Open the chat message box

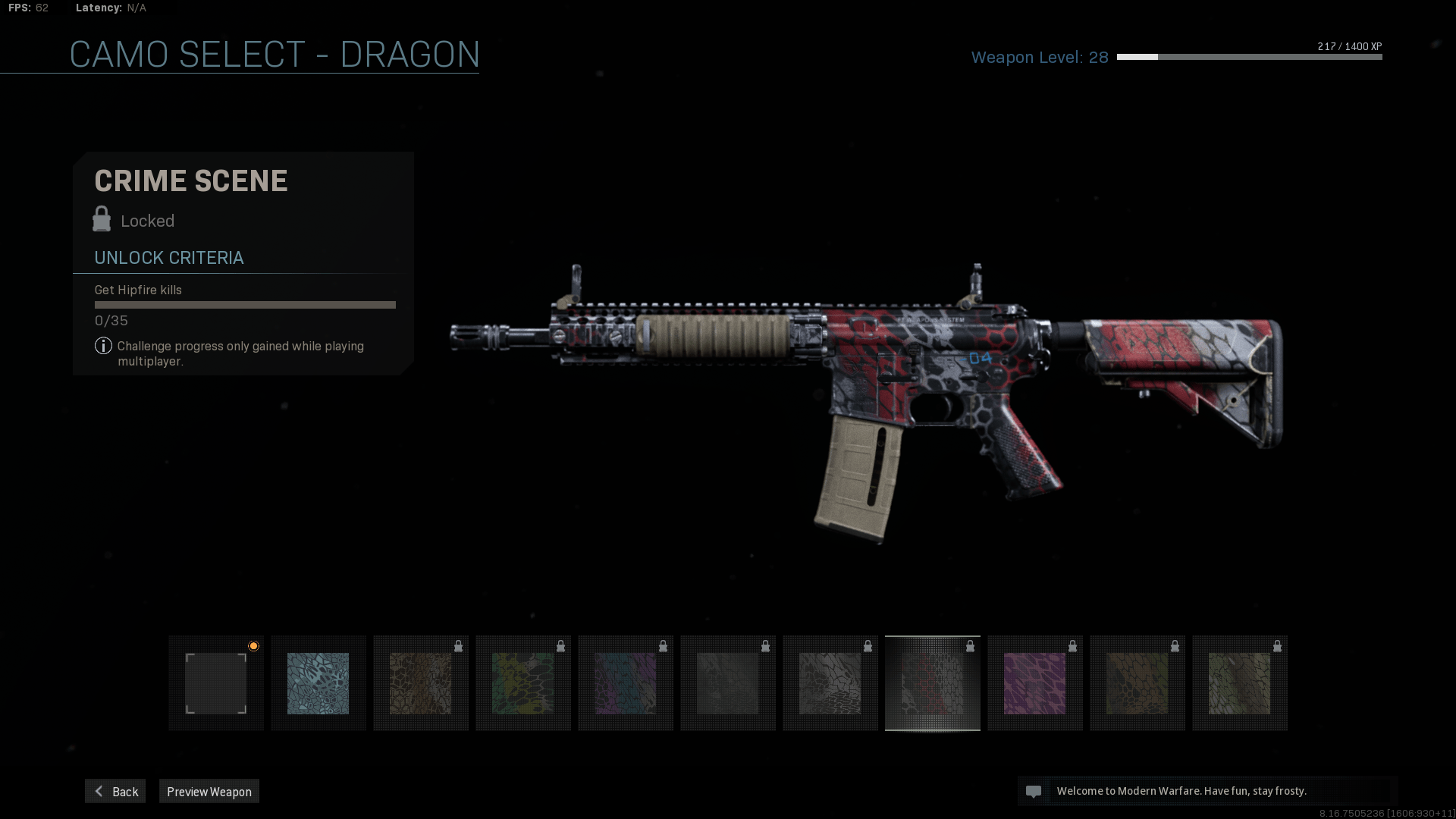tap(1207, 791)
